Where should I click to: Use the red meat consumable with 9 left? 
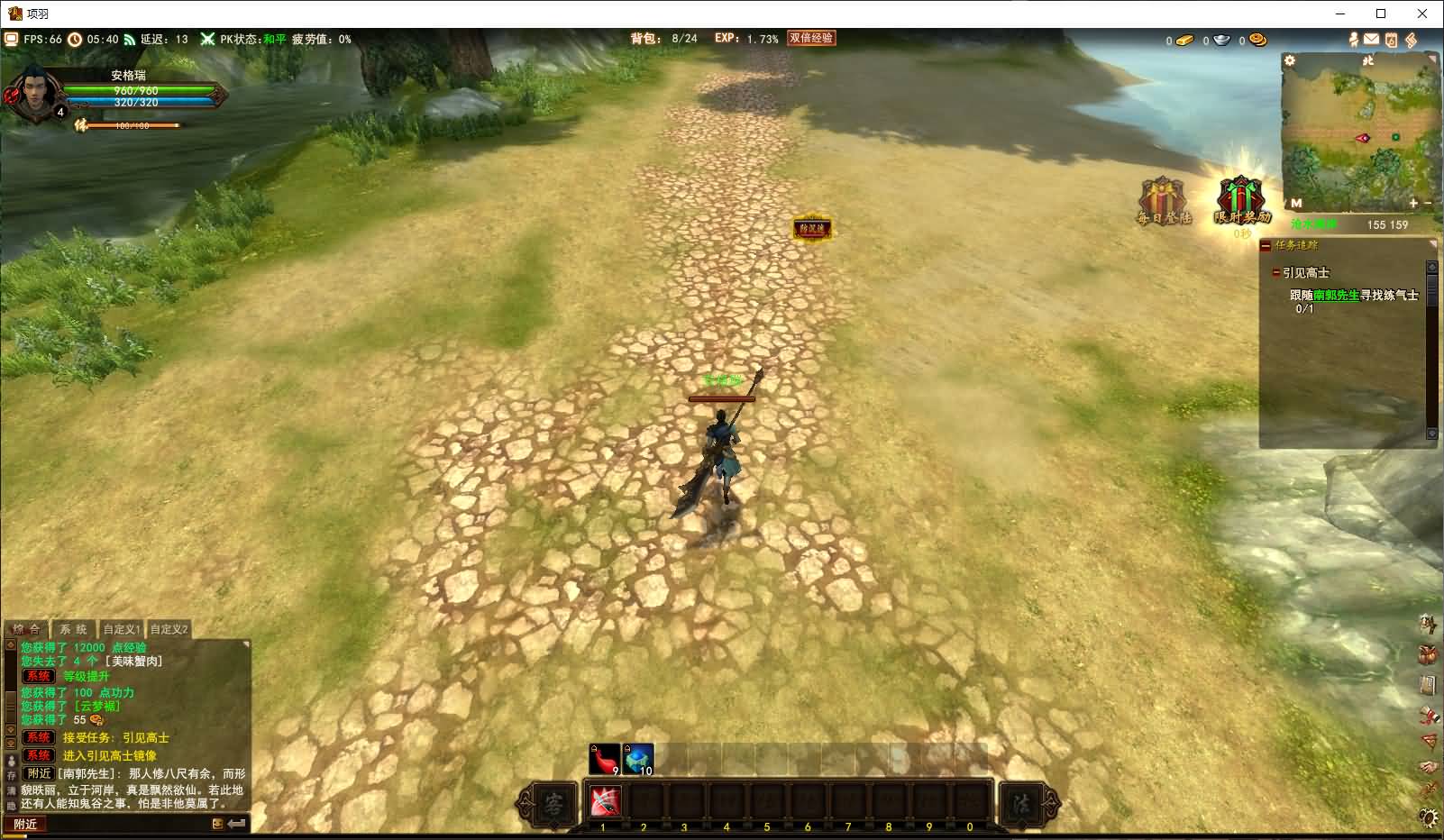605,760
